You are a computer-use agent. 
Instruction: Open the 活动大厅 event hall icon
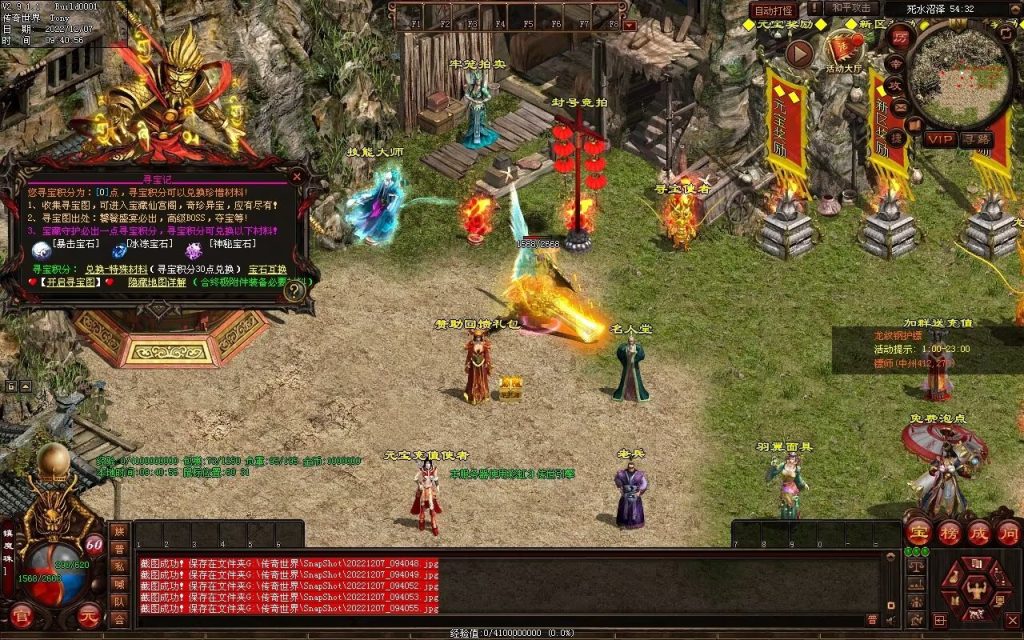845,51
